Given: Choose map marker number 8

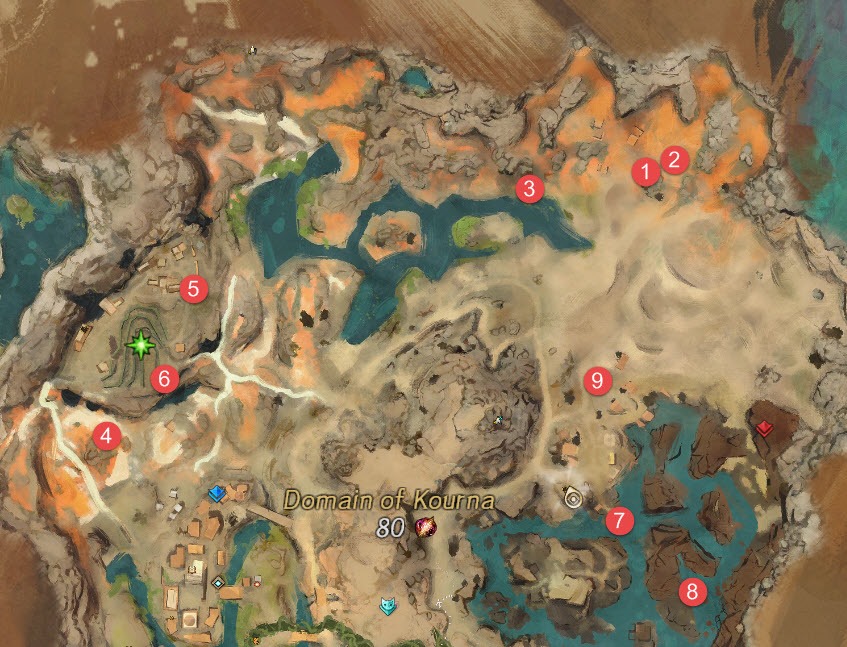Looking at the screenshot, I should 690,591.
